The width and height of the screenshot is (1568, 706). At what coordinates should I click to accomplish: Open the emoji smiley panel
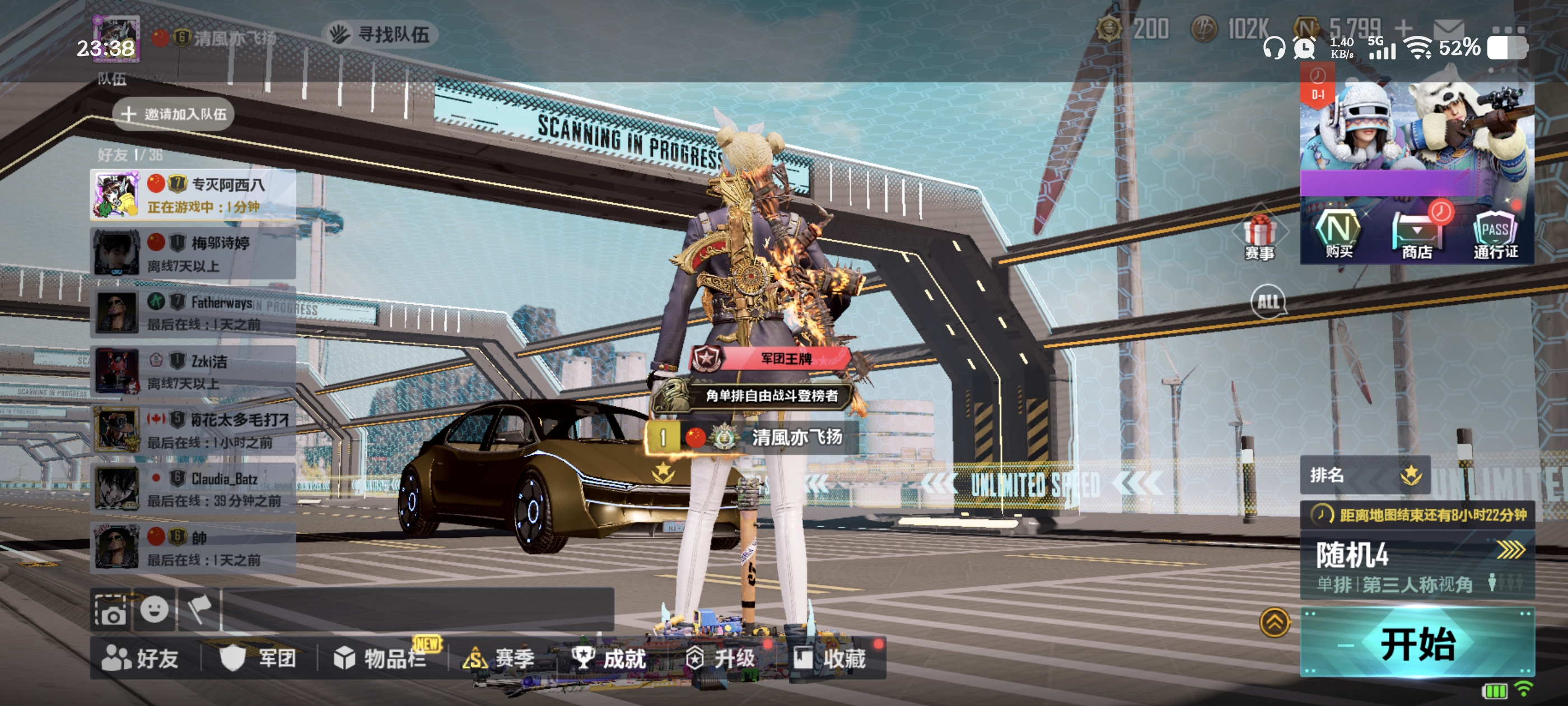point(155,609)
